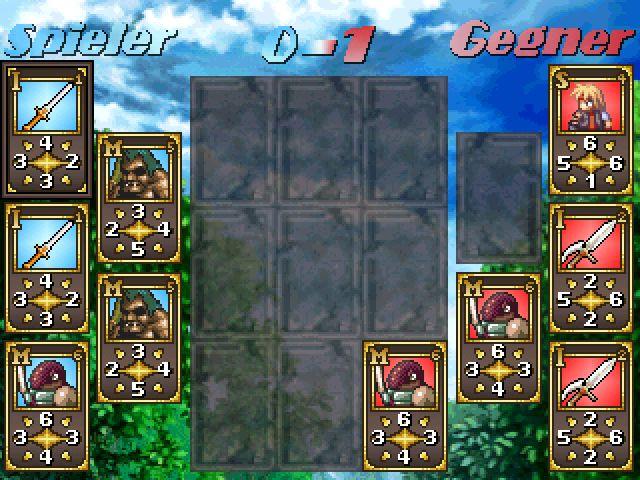640x480 pixels.
Task: Pick the sword card with the dark highlight frame
Action: pyautogui.click(x=46, y=129)
